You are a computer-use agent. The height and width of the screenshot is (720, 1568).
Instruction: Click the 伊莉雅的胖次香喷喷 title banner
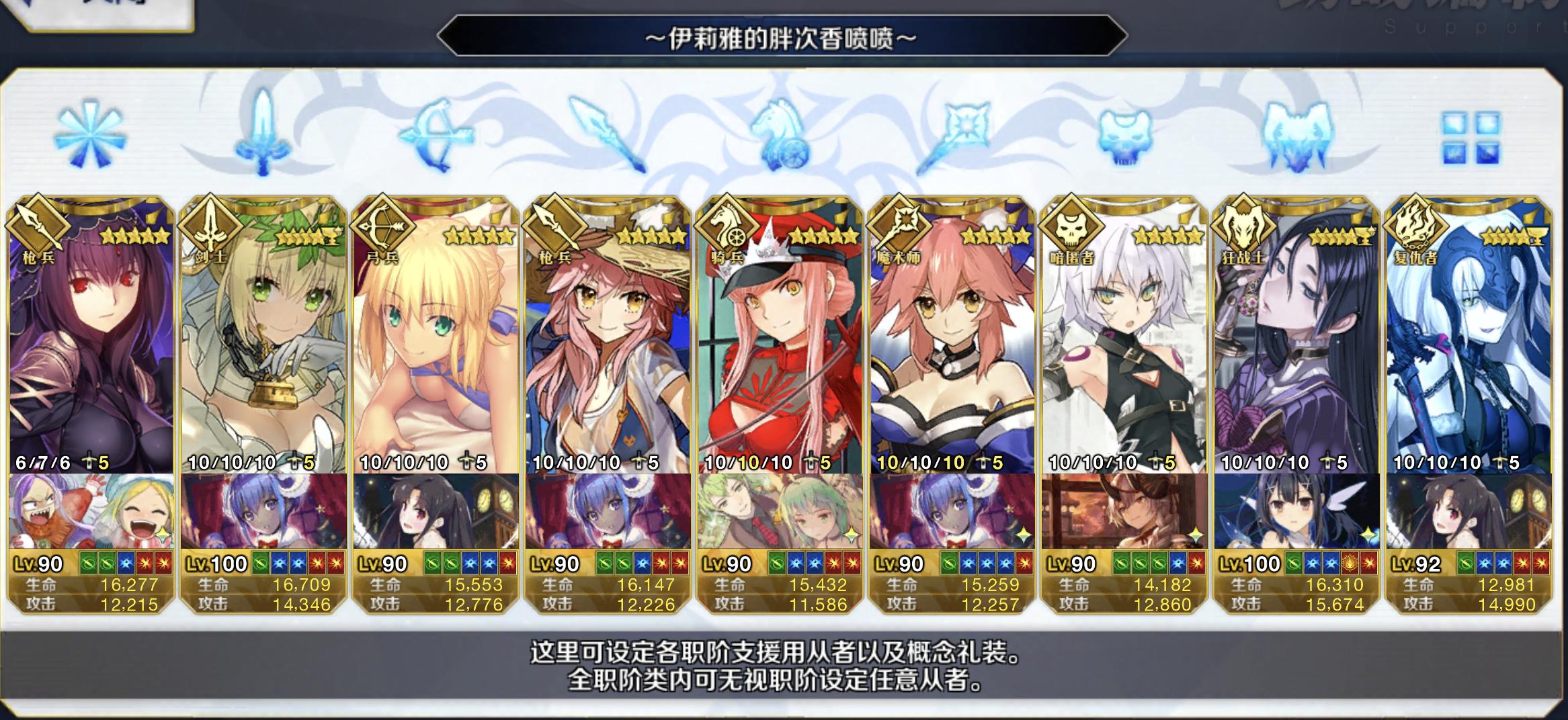click(783, 38)
